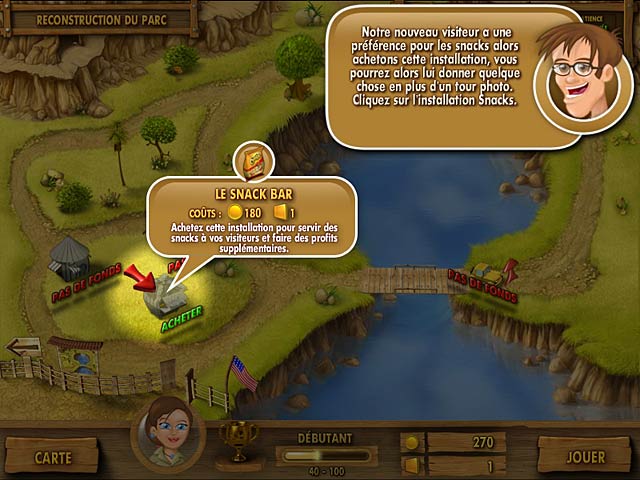Select the highlighted snack bar installation
This screenshot has height=480, width=640.
pyautogui.click(x=164, y=294)
